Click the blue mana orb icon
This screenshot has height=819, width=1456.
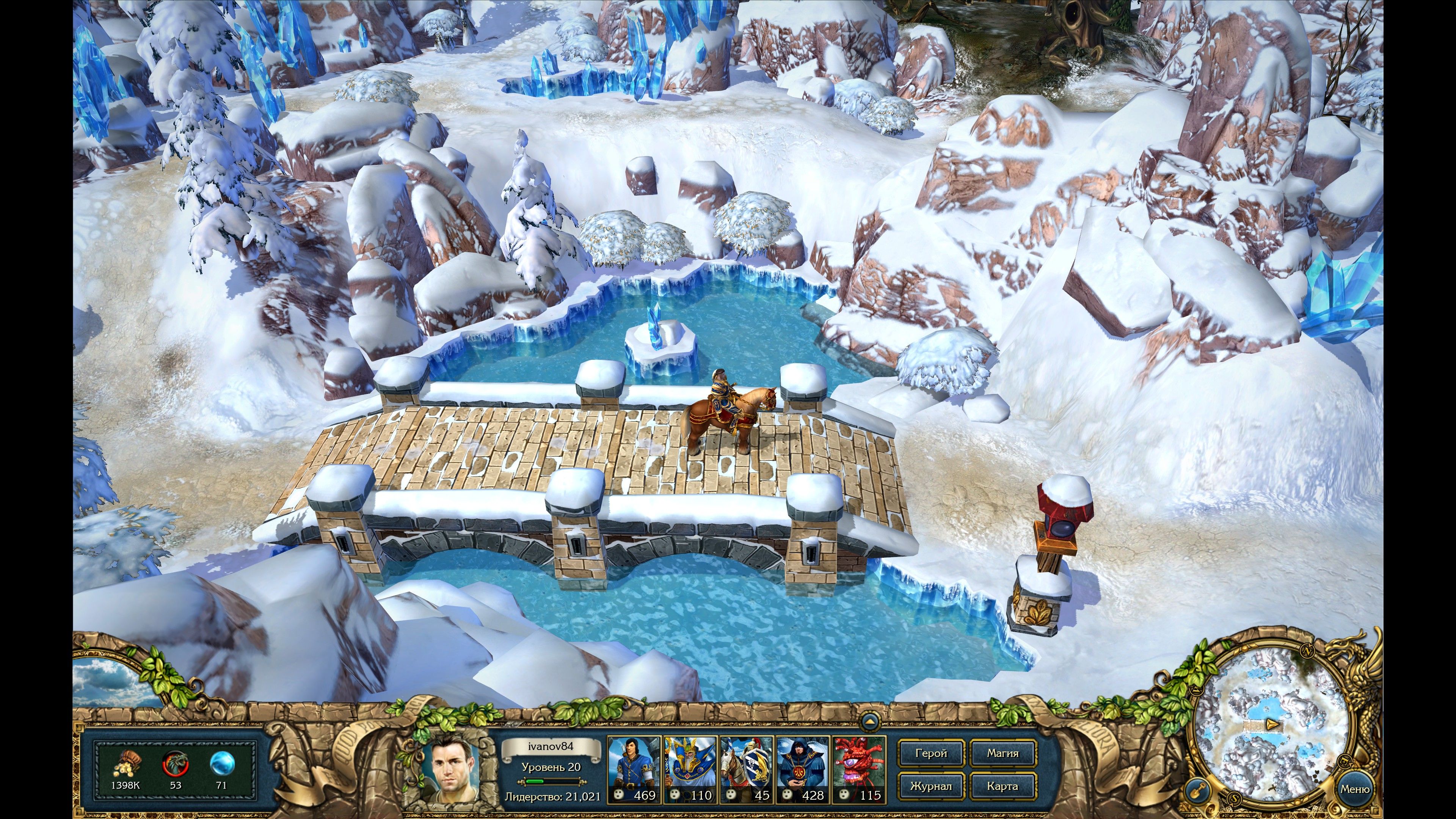(221, 764)
